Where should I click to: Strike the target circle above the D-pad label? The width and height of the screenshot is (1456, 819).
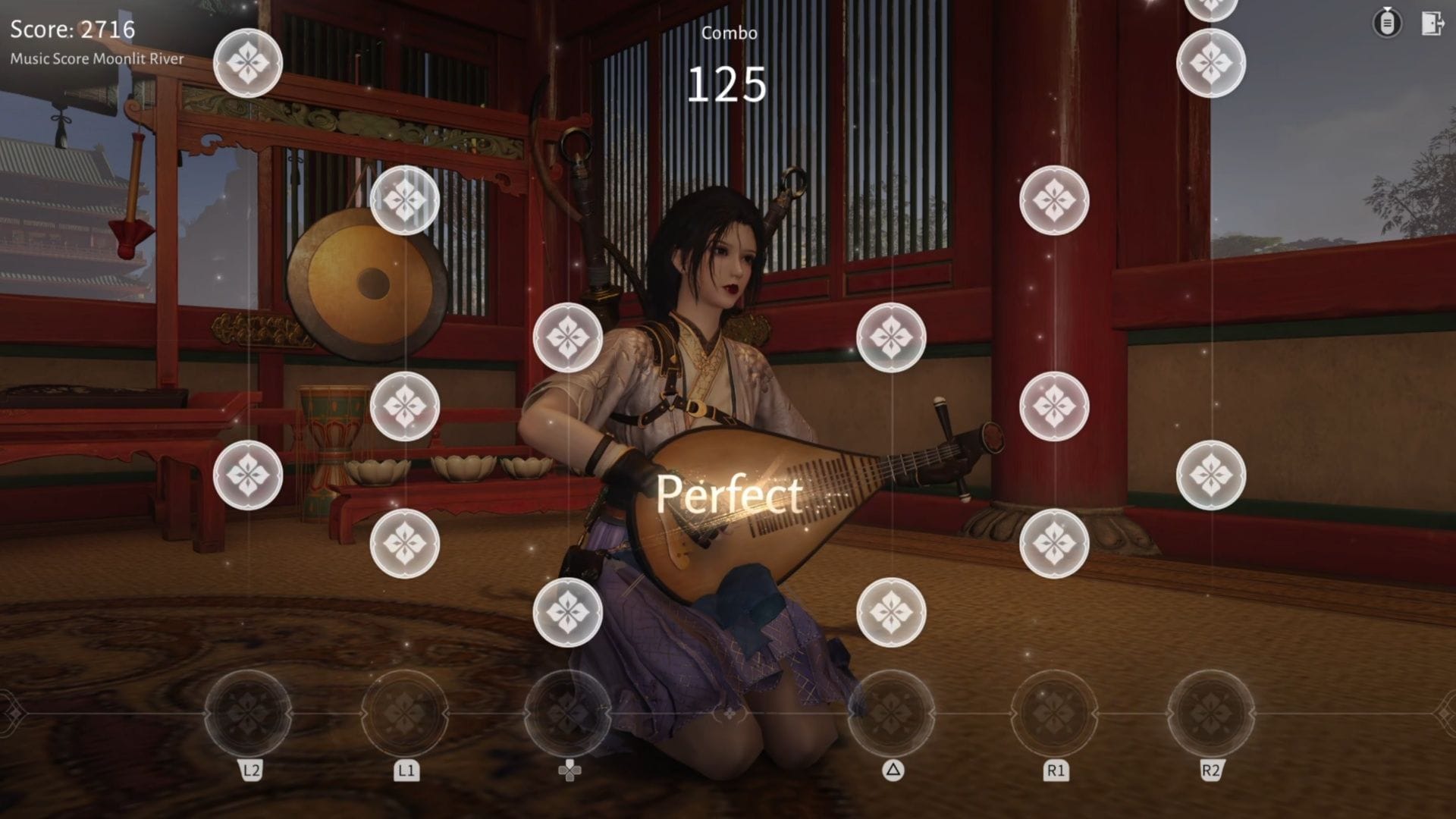pyautogui.click(x=568, y=713)
